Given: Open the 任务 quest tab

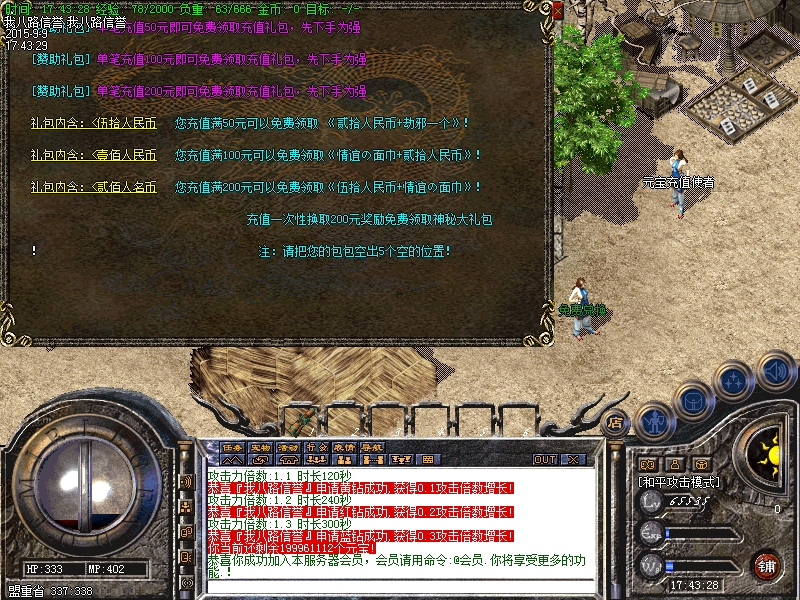Looking at the screenshot, I should point(232,447).
